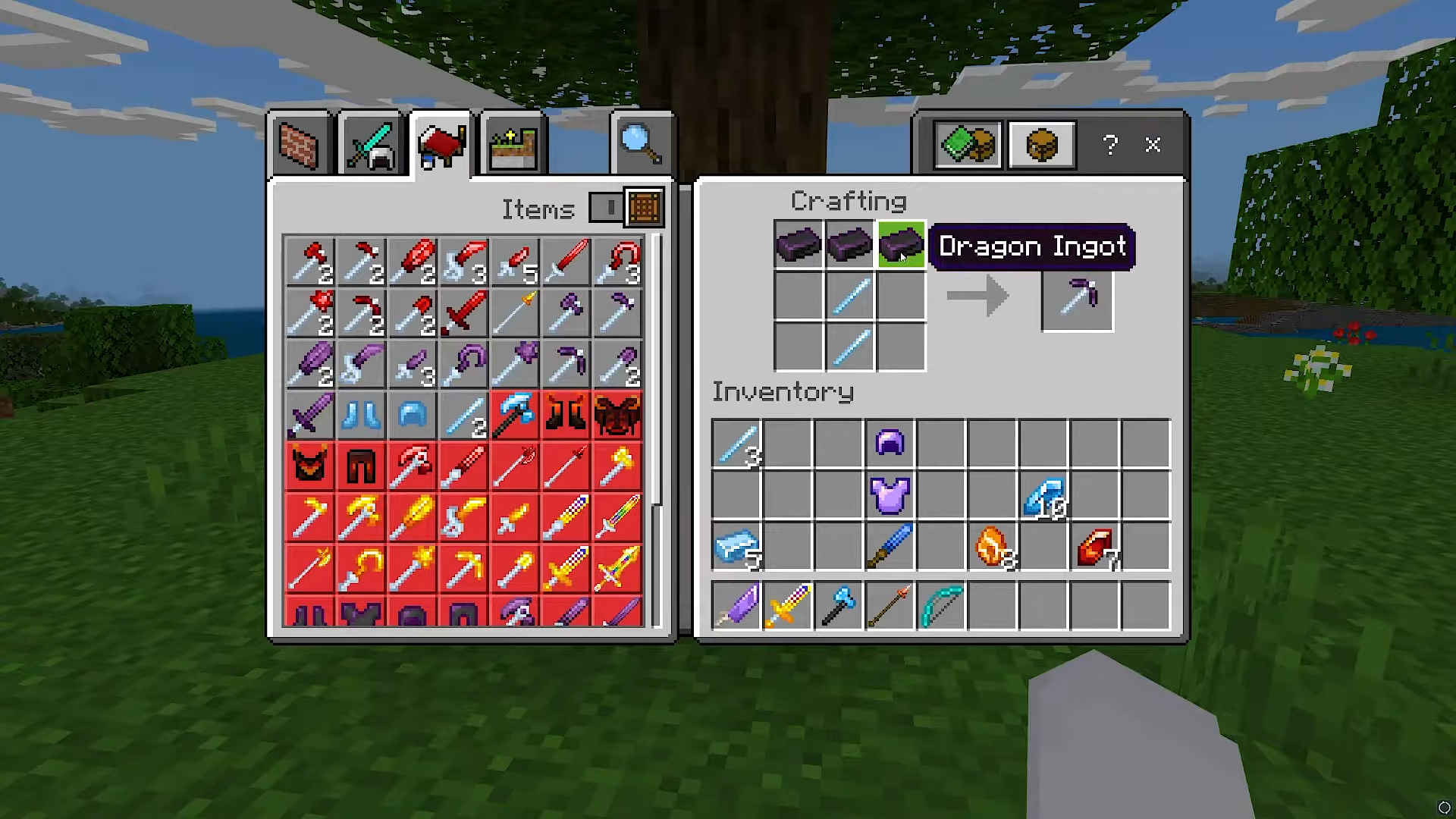Open the single chest inventory tab
Screen dimensions: 1456x819
(x=1041, y=145)
